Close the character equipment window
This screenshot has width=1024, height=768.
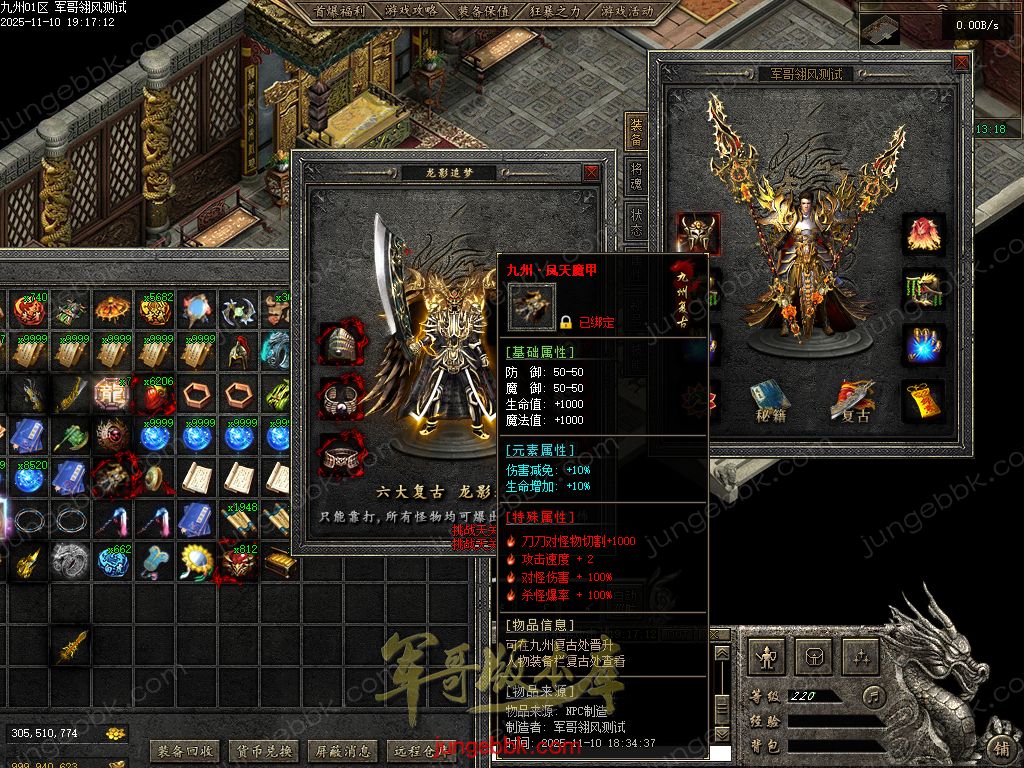pos(961,63)
